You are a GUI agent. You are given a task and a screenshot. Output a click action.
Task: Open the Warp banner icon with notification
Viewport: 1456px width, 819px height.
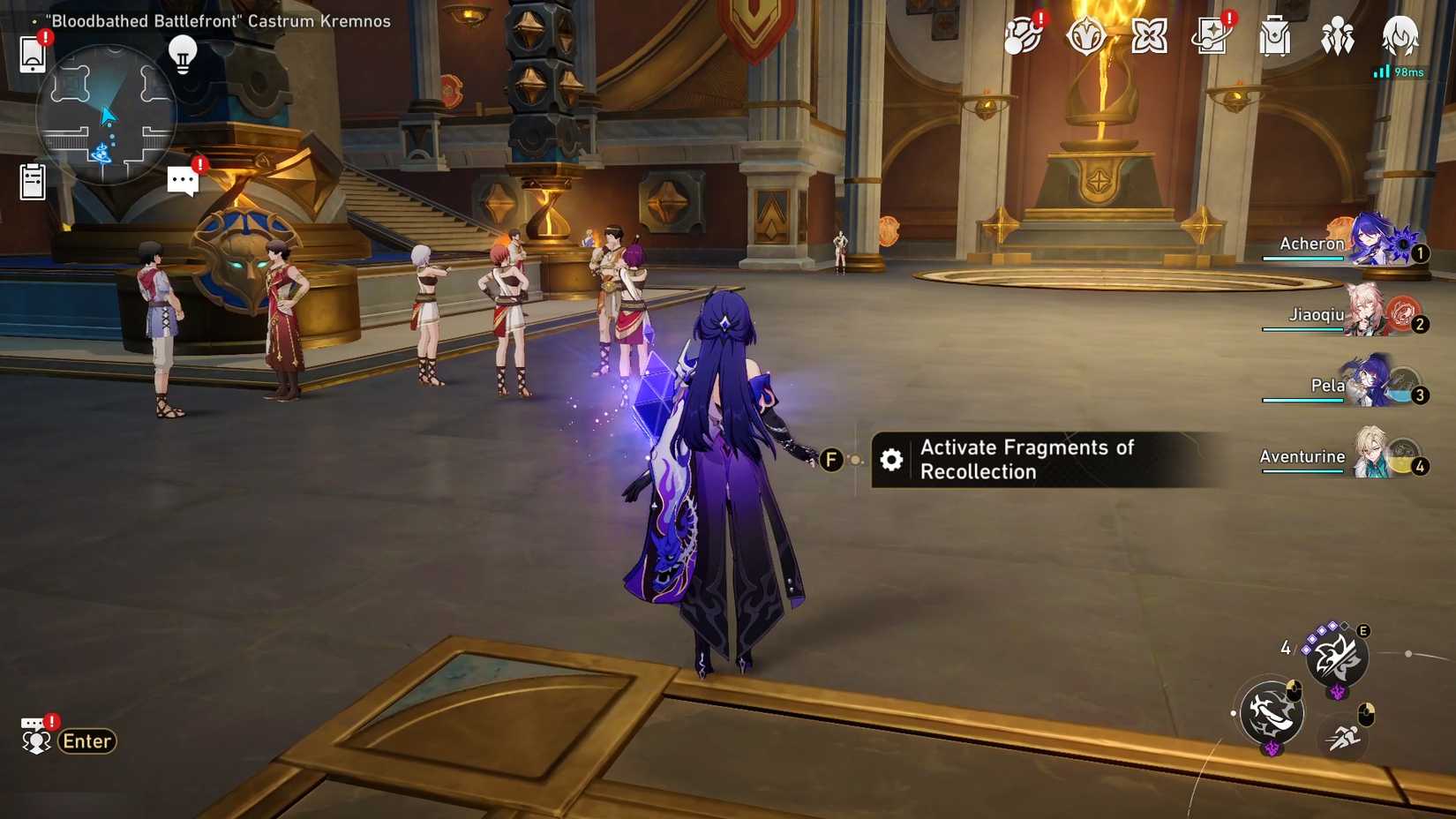point(1212,37)
